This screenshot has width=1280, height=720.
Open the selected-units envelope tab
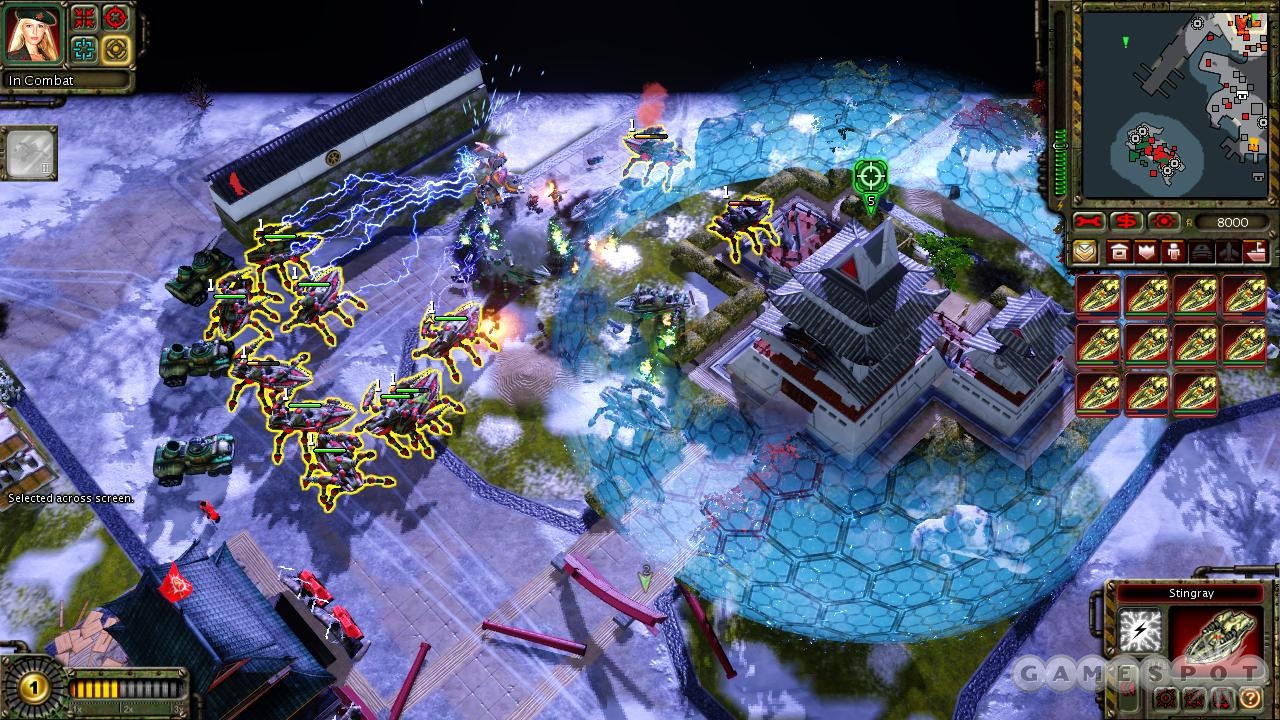(1086, 252)
